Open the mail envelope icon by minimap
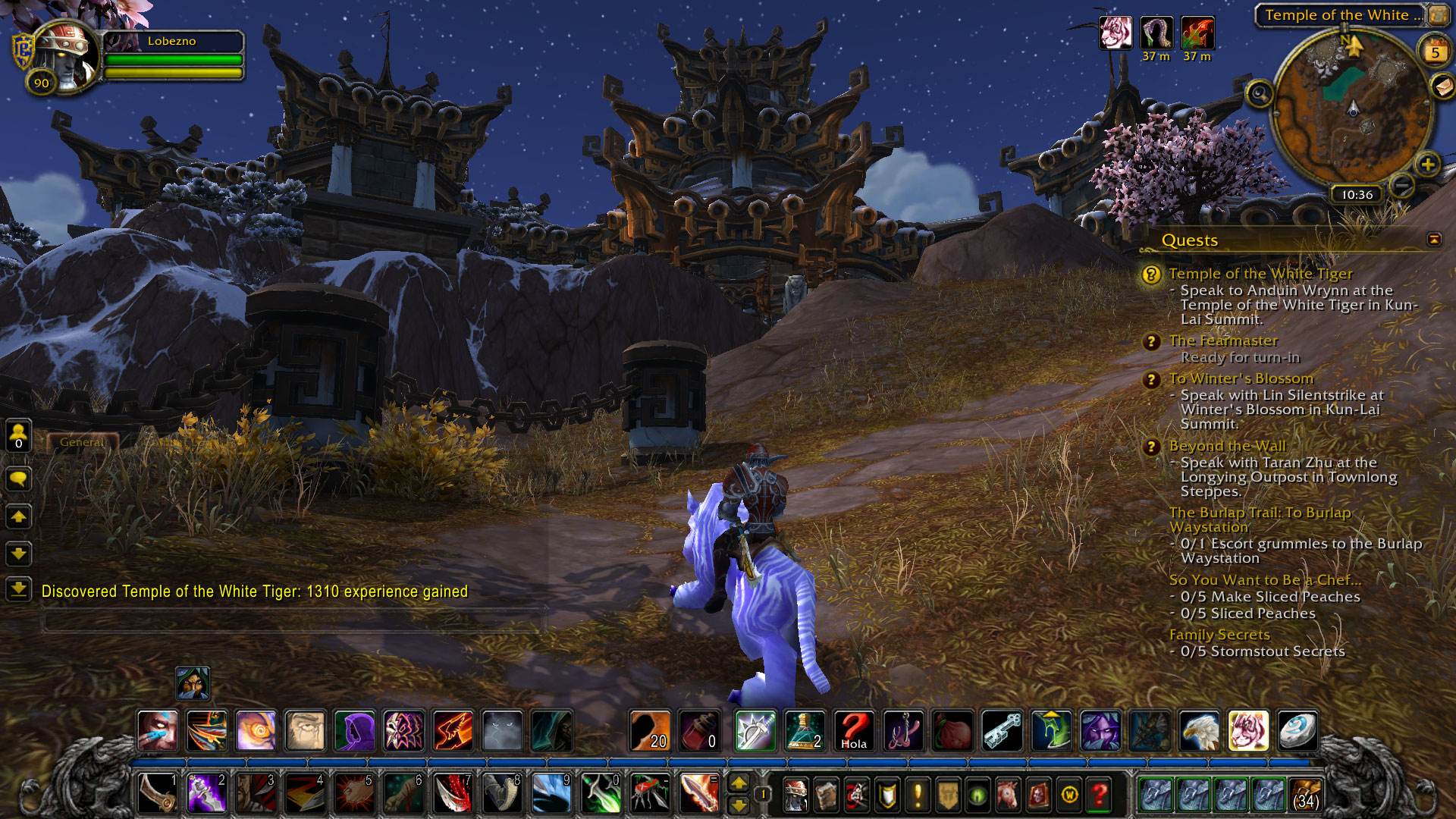Image resolution: width=1456 pixels, height=819 pixels. coord(1442,86)
